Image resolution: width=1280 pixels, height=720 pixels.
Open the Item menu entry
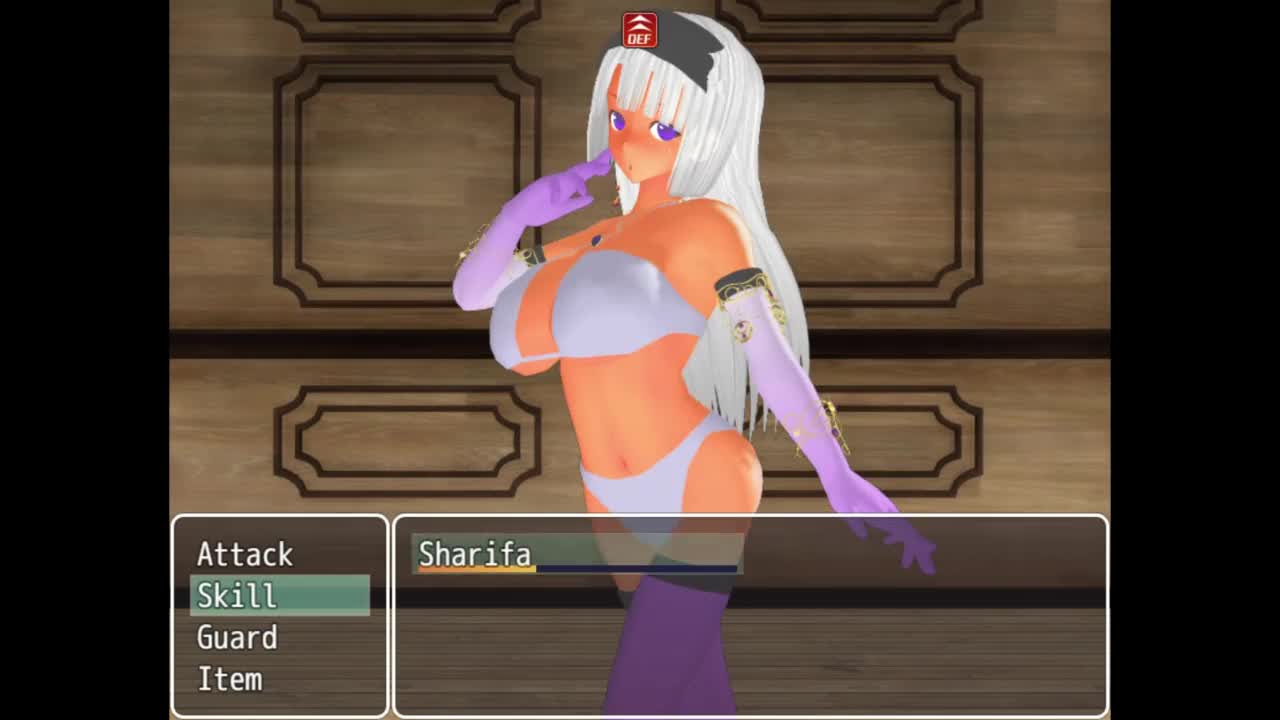(230, 680)
